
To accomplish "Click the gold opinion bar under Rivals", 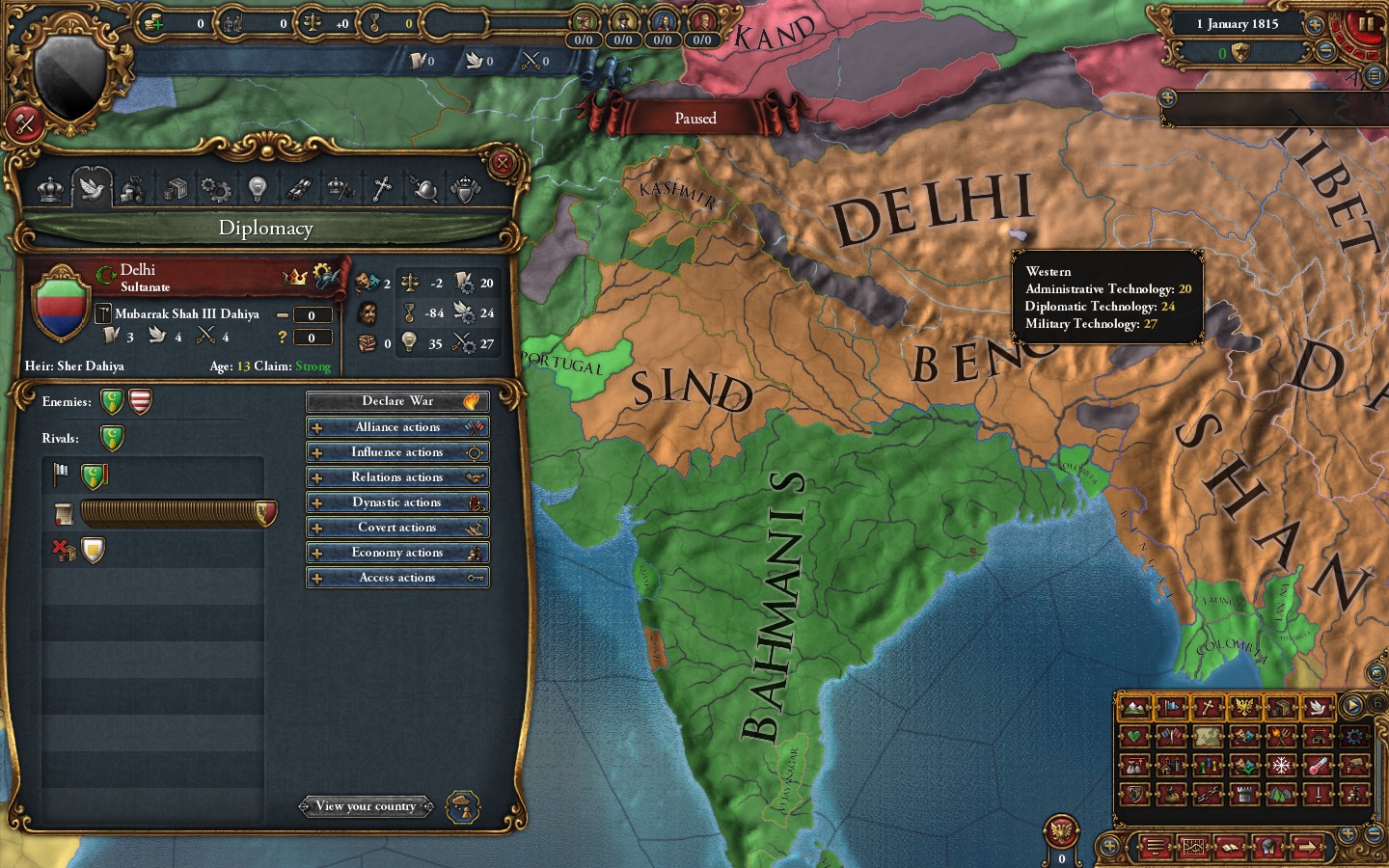I will point(174,513).
